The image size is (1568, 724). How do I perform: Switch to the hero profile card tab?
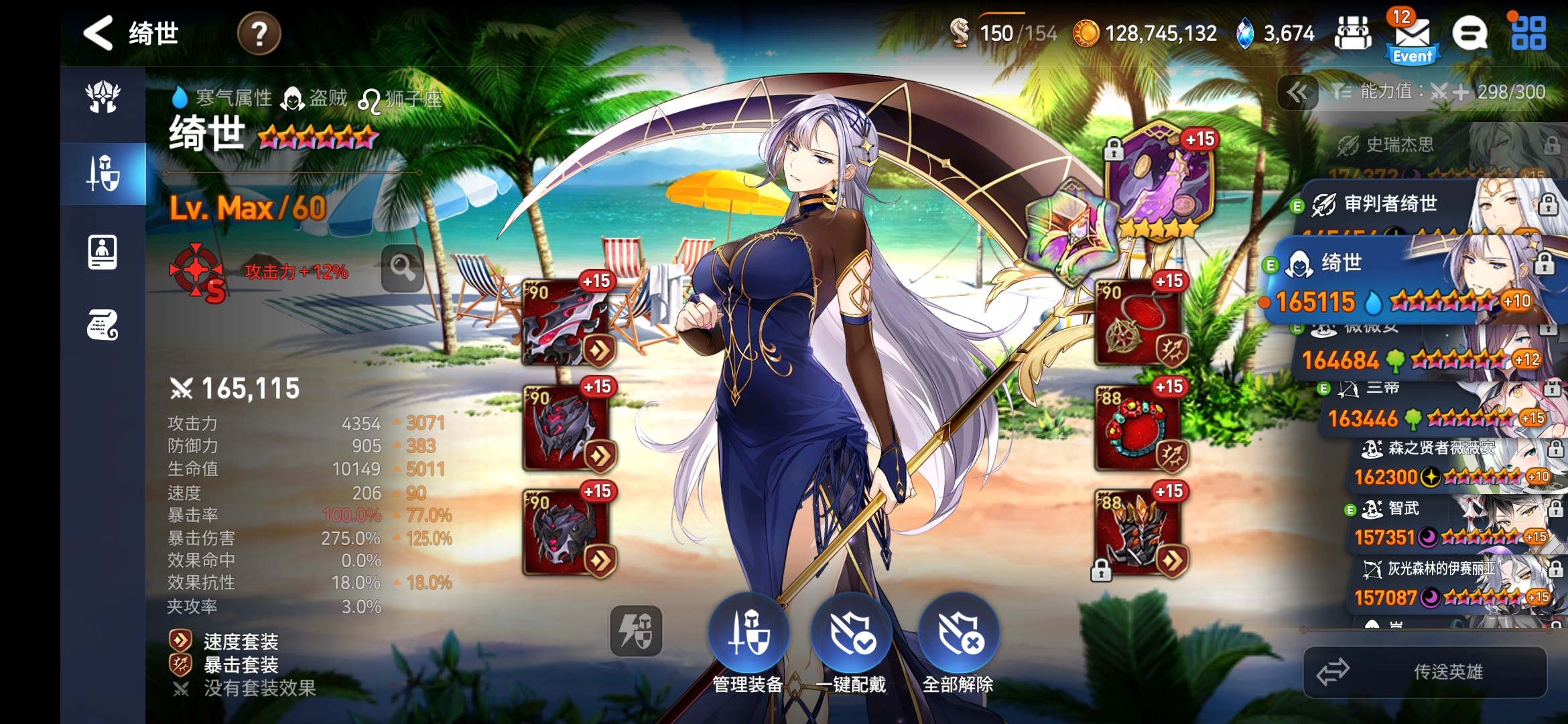pyautogui.click(x=103, y=252)
